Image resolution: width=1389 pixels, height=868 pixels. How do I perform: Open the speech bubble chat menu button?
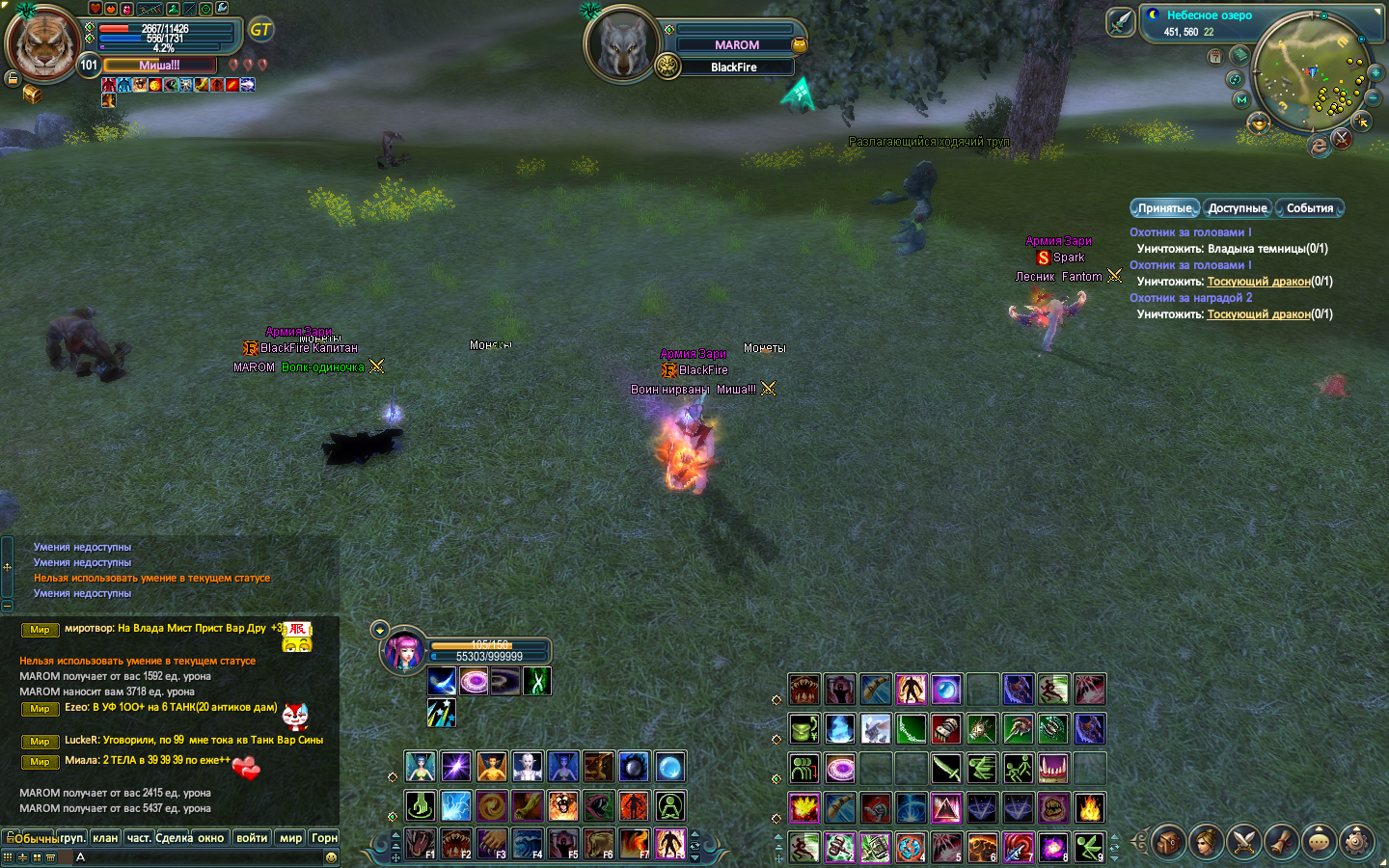click(x=1319, y=842)
